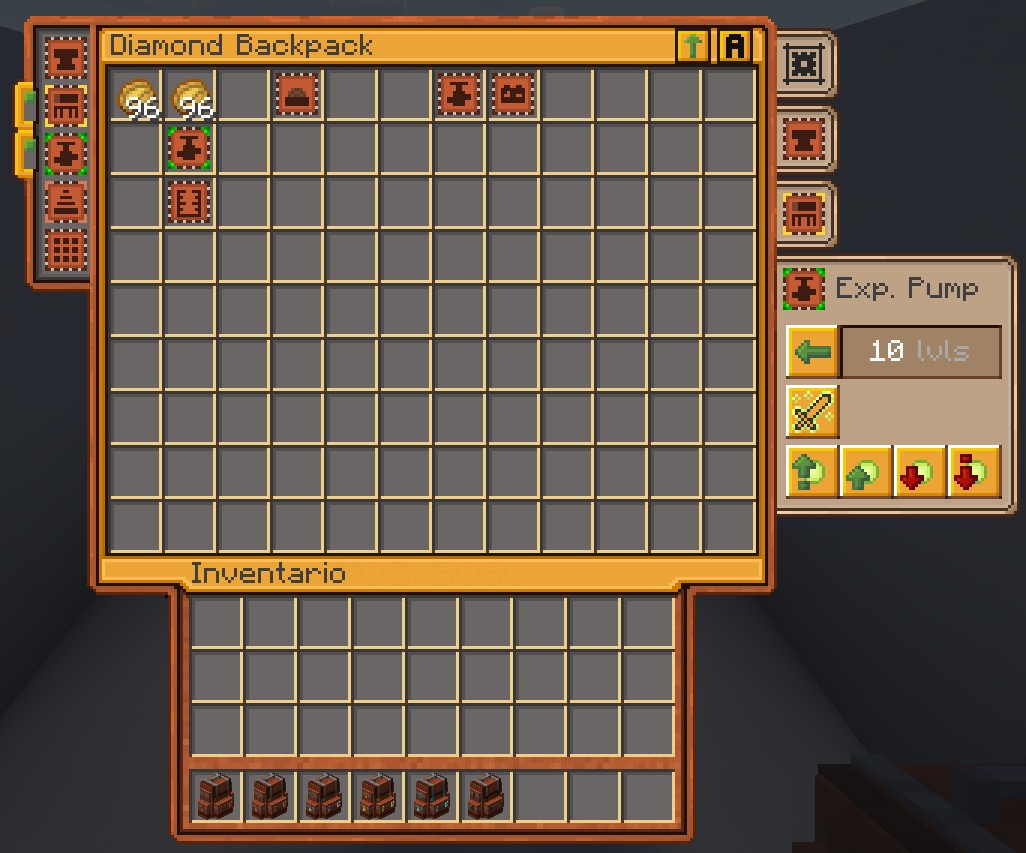Collapse the Exp. Pump panel header
Image resolution: width=1026 pixels, height=853 pixels.
pyautogui.click(x=880, y=289)
